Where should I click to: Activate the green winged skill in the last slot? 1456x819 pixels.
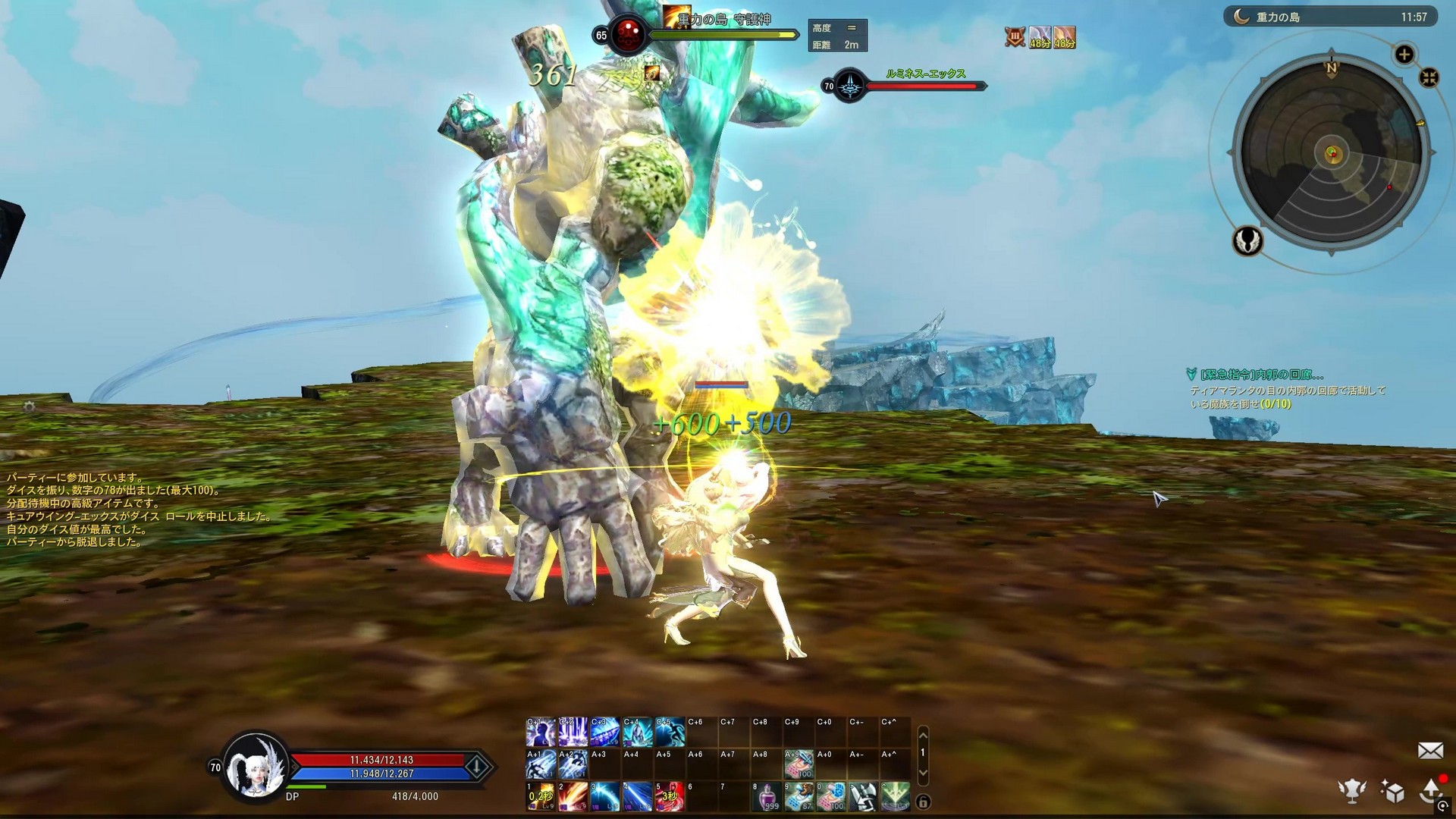click(x=896, y=796)
